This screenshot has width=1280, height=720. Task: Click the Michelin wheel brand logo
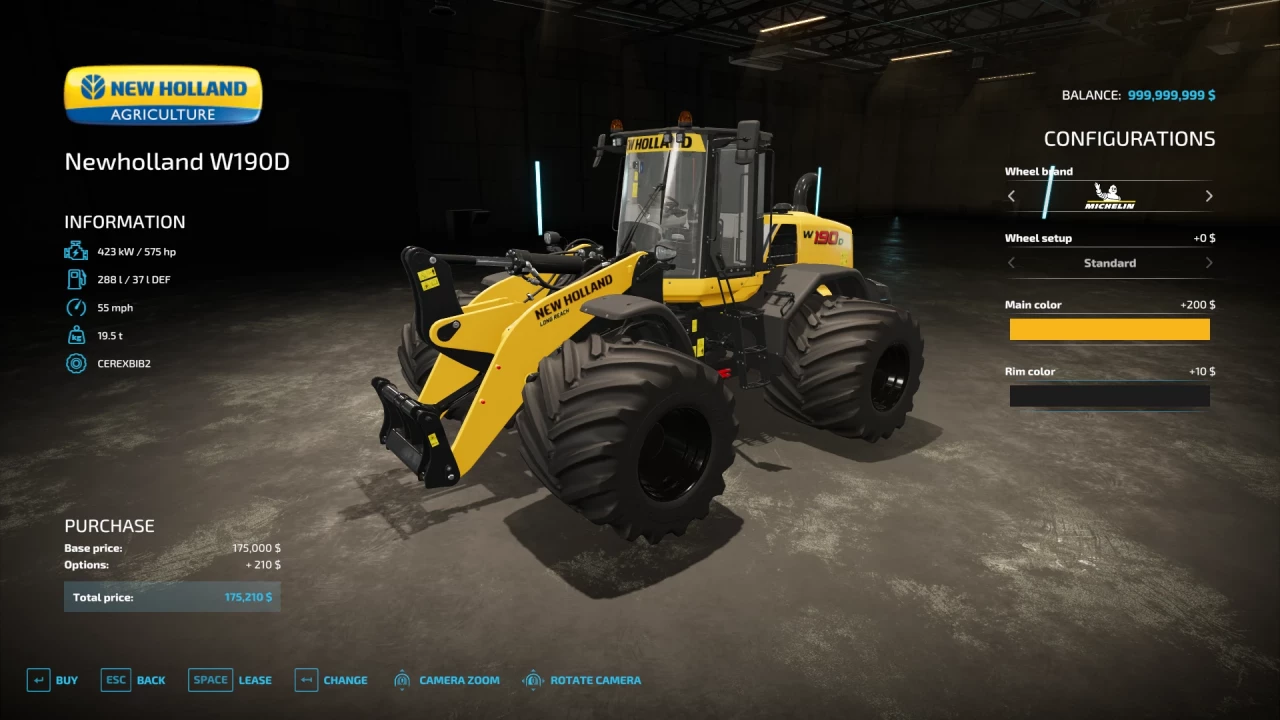(x=1110, y=196)
